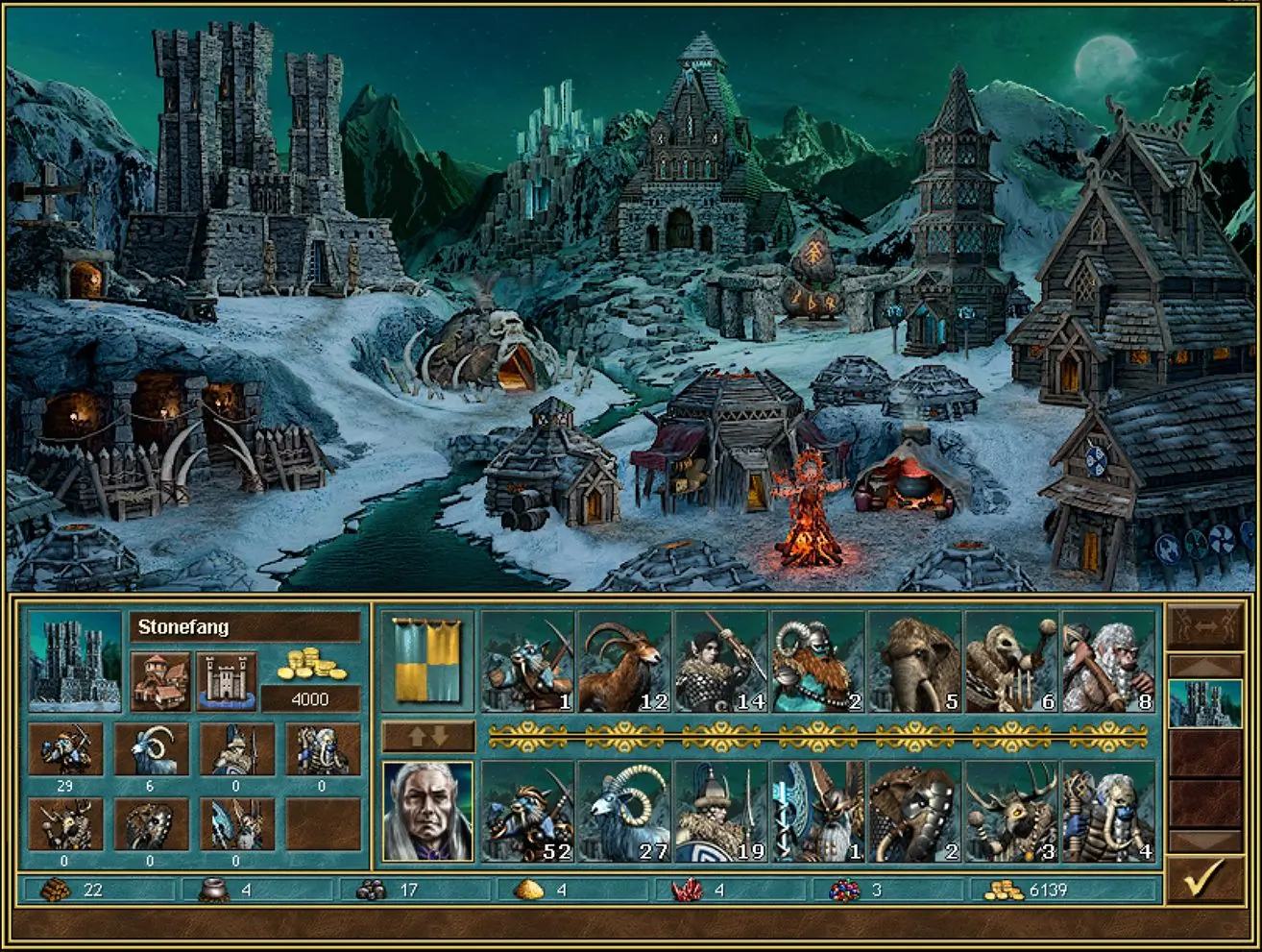
Task: Click the yellow-teal garrison flag
Action: coord(428,663)
